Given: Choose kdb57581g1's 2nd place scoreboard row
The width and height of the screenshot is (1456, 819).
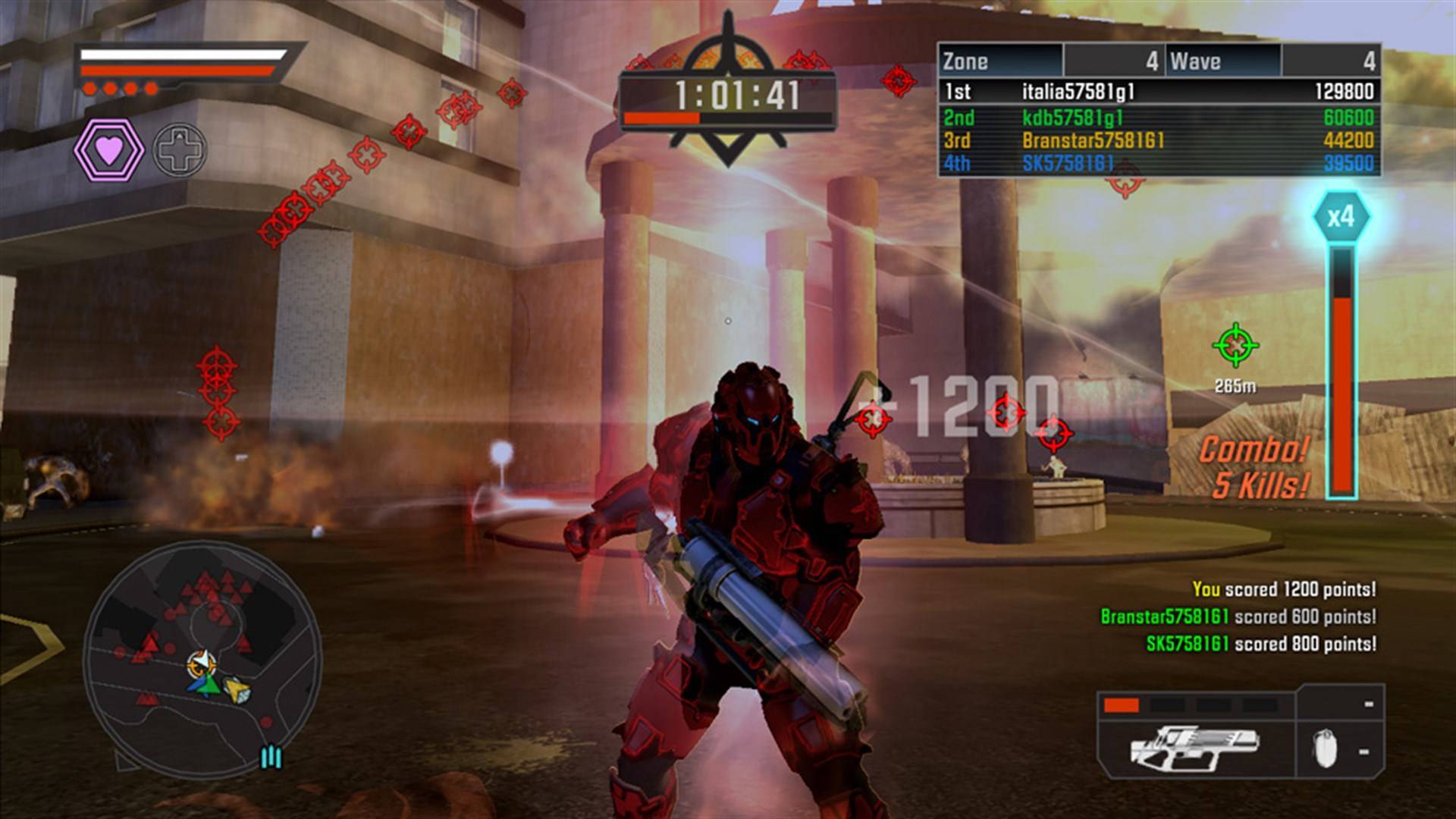Looking at the screenshot, I should [1158, 118].
